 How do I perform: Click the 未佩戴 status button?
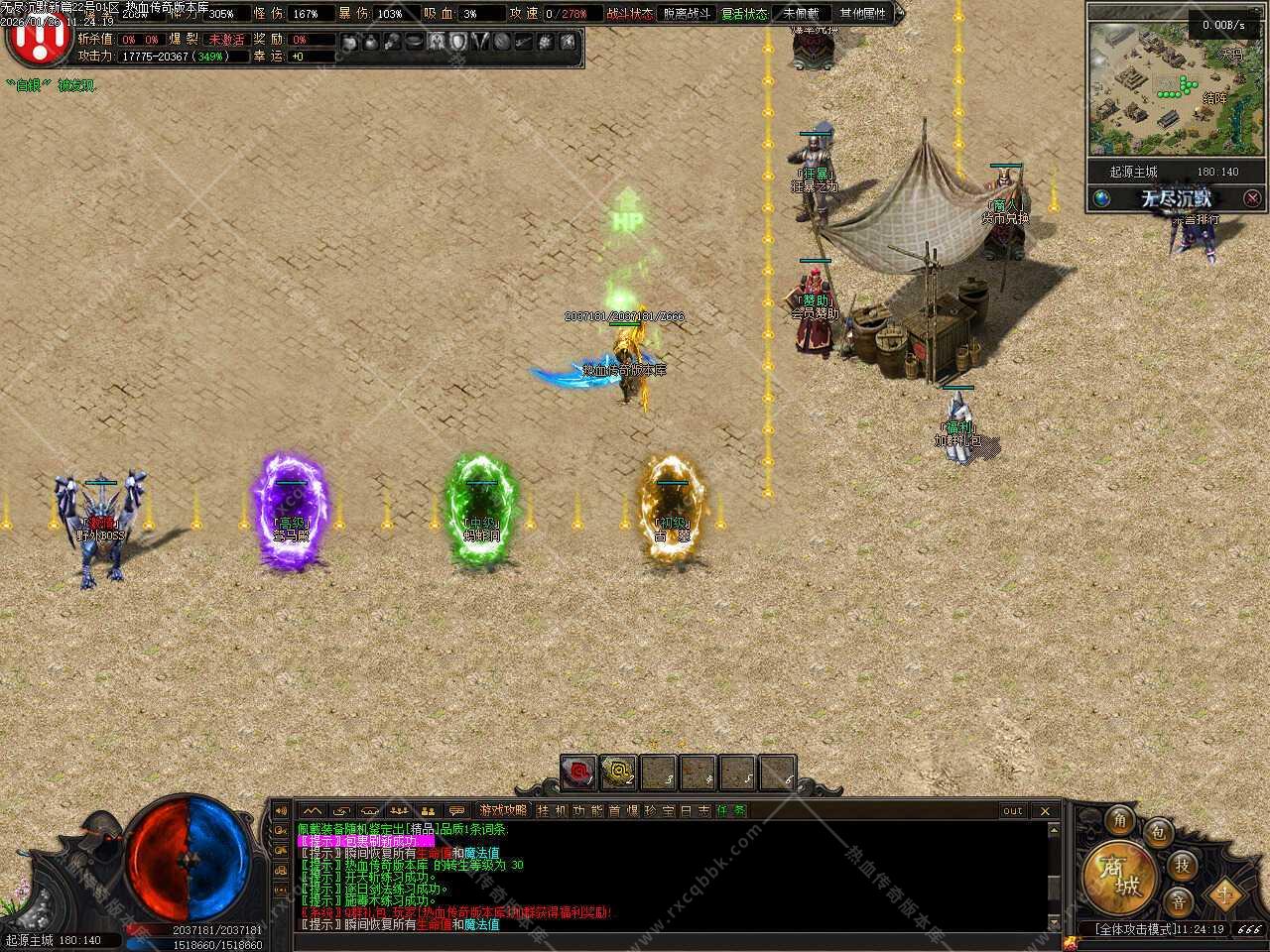coord(801,14)
